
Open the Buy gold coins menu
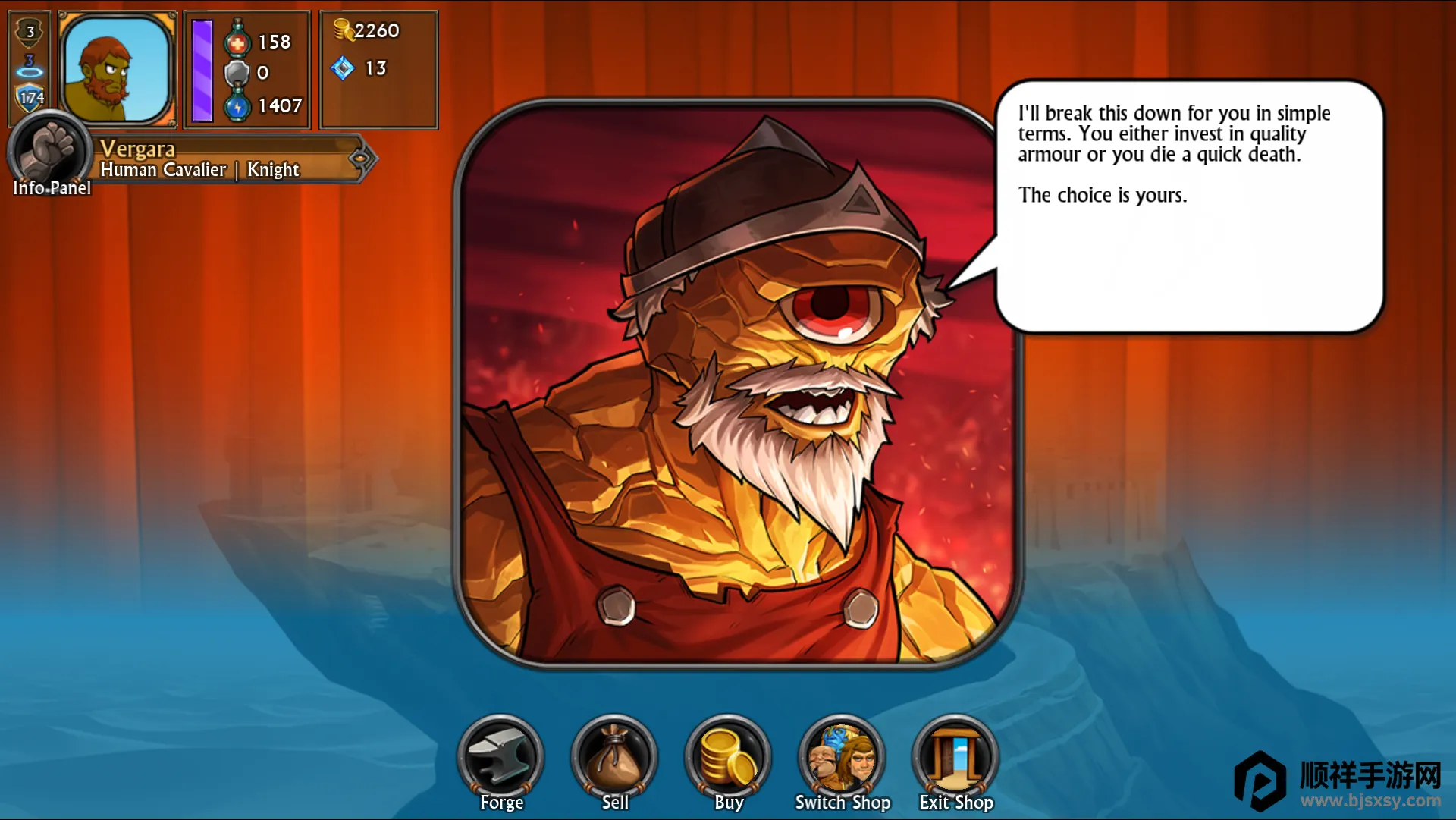pyautogui.click(x=728, y=758)
